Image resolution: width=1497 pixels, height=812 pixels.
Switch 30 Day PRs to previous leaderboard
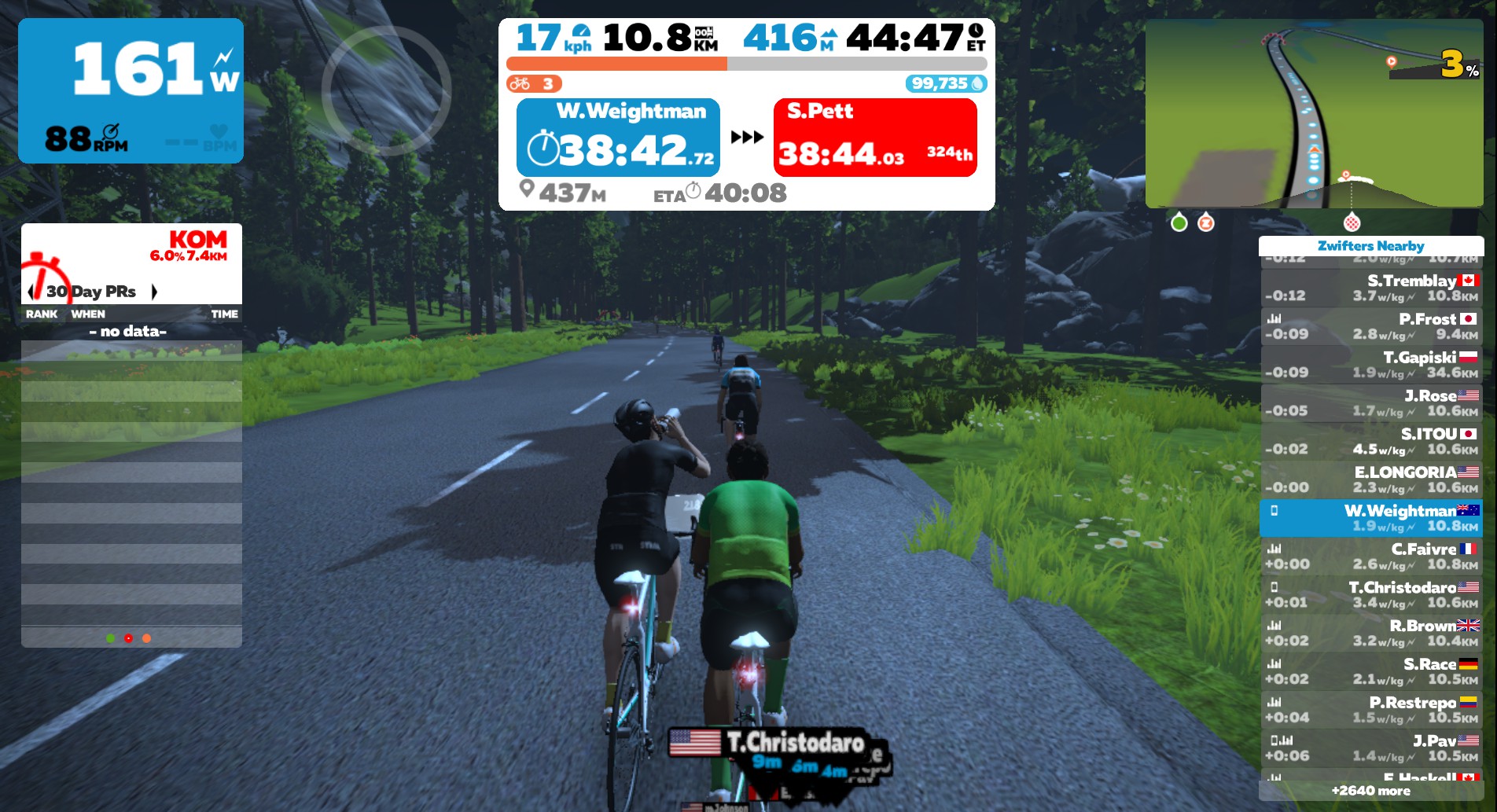pos(31,292)
